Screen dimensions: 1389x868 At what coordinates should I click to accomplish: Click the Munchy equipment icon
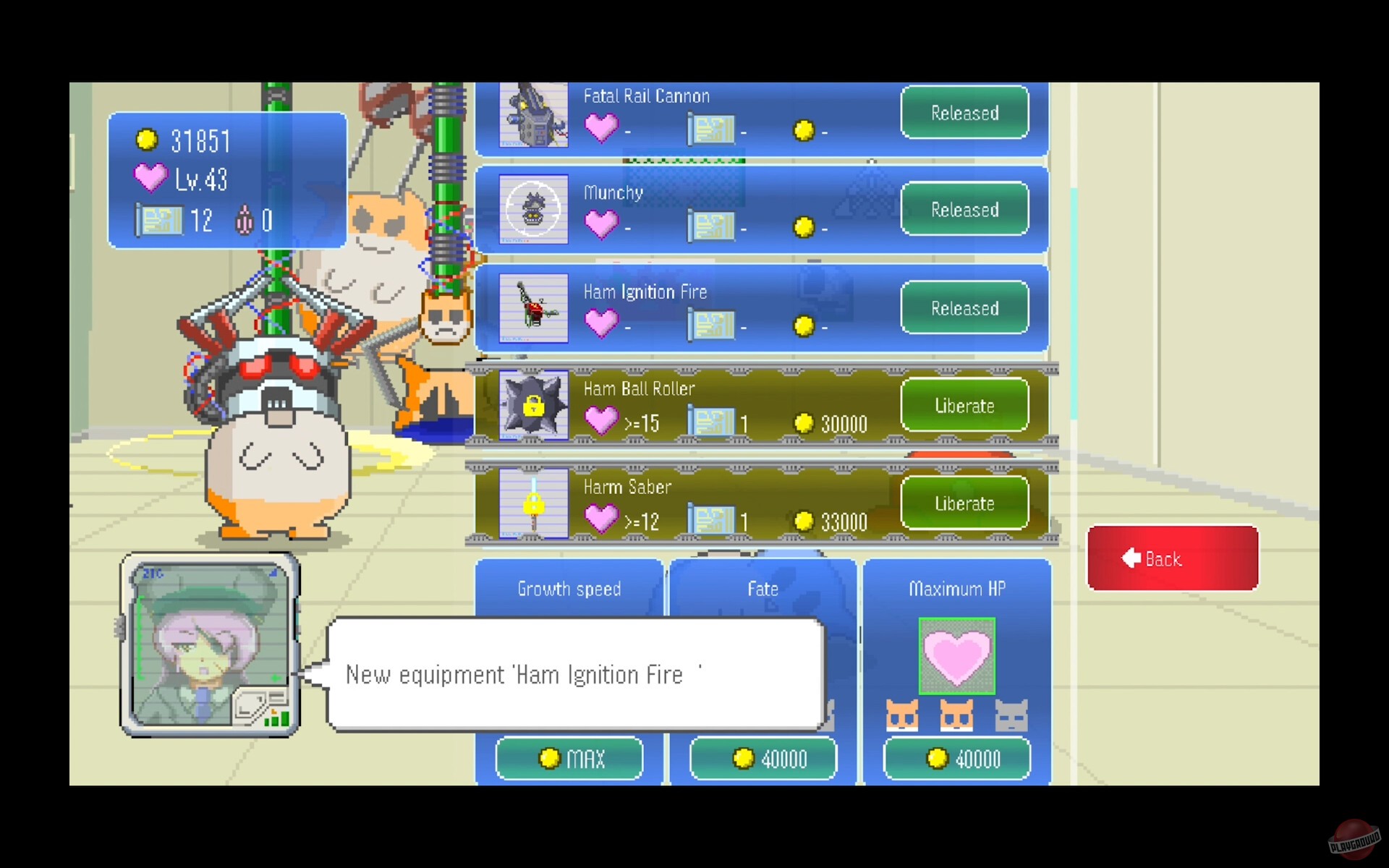(x=534, y=210)
